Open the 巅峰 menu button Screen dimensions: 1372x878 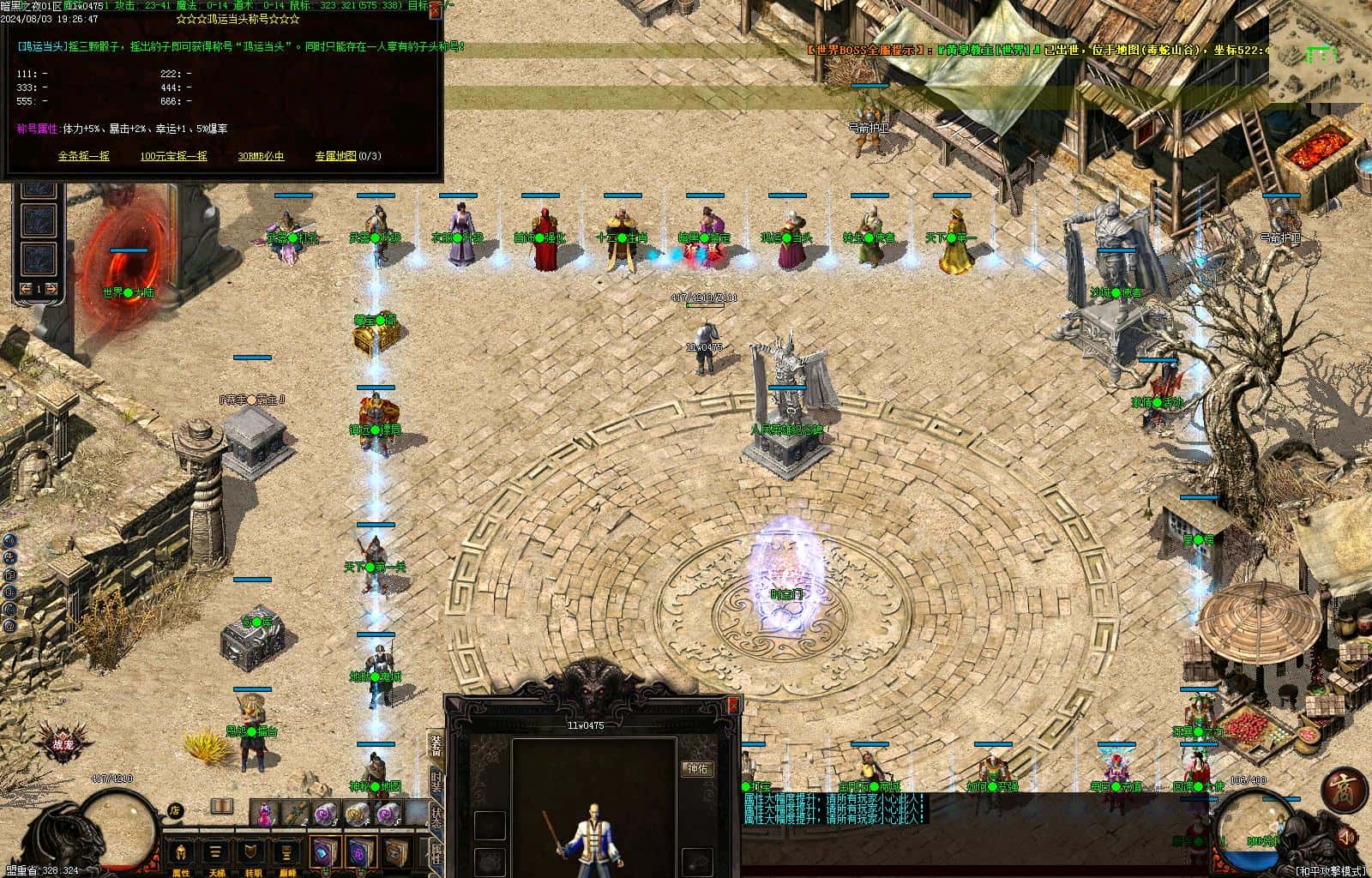tap(287, 853)
